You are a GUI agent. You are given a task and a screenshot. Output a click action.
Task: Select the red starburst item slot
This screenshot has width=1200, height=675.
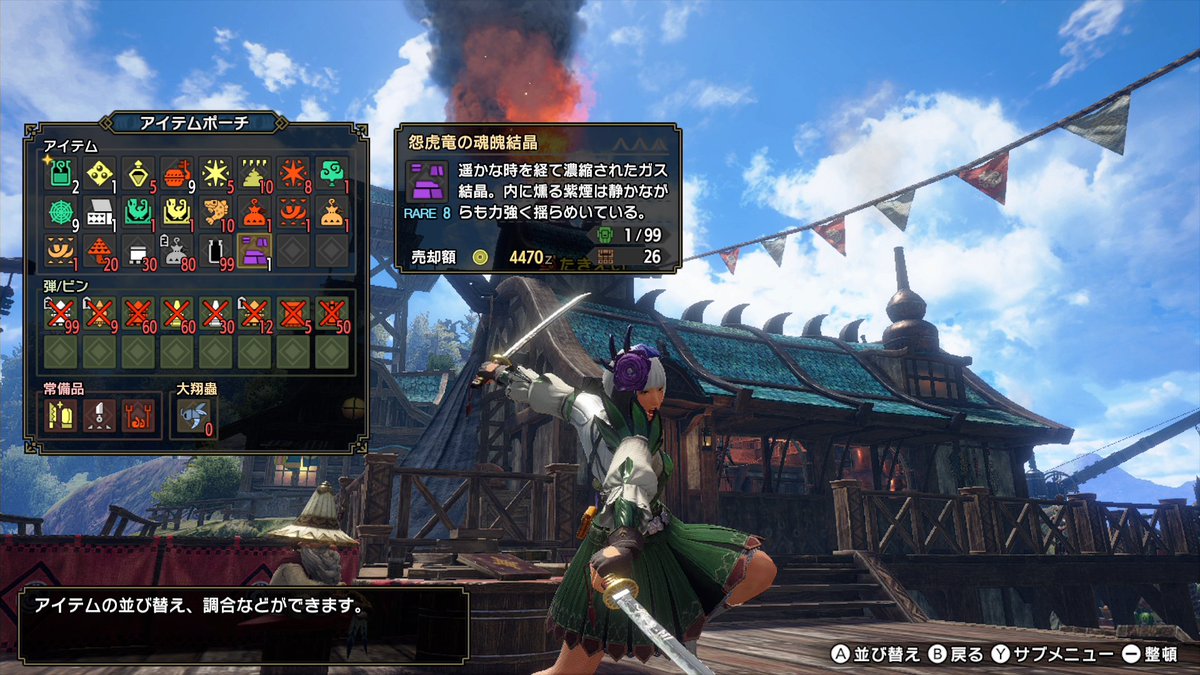click(x=294, y=172)
